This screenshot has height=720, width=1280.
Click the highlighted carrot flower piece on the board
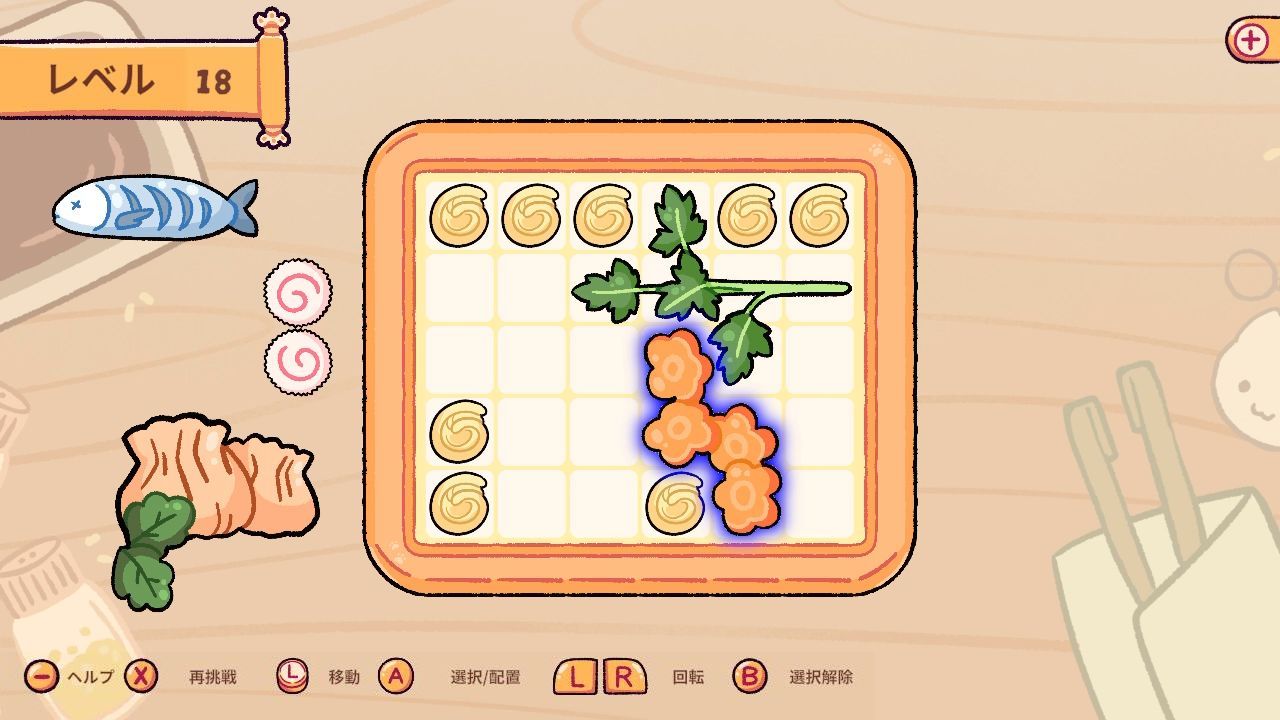(x=690, y=430)
